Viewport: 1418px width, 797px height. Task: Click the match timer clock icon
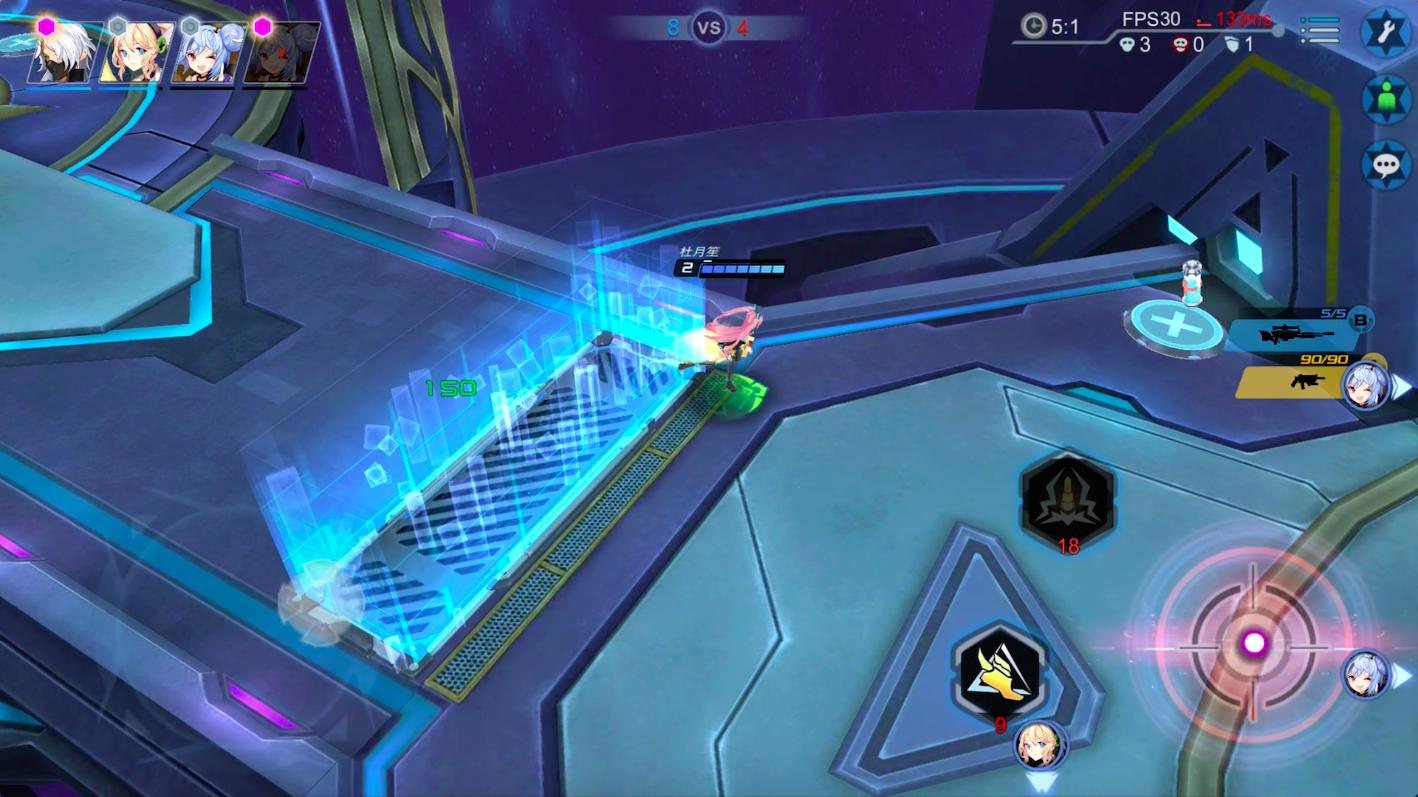(x=1031, y=27)
